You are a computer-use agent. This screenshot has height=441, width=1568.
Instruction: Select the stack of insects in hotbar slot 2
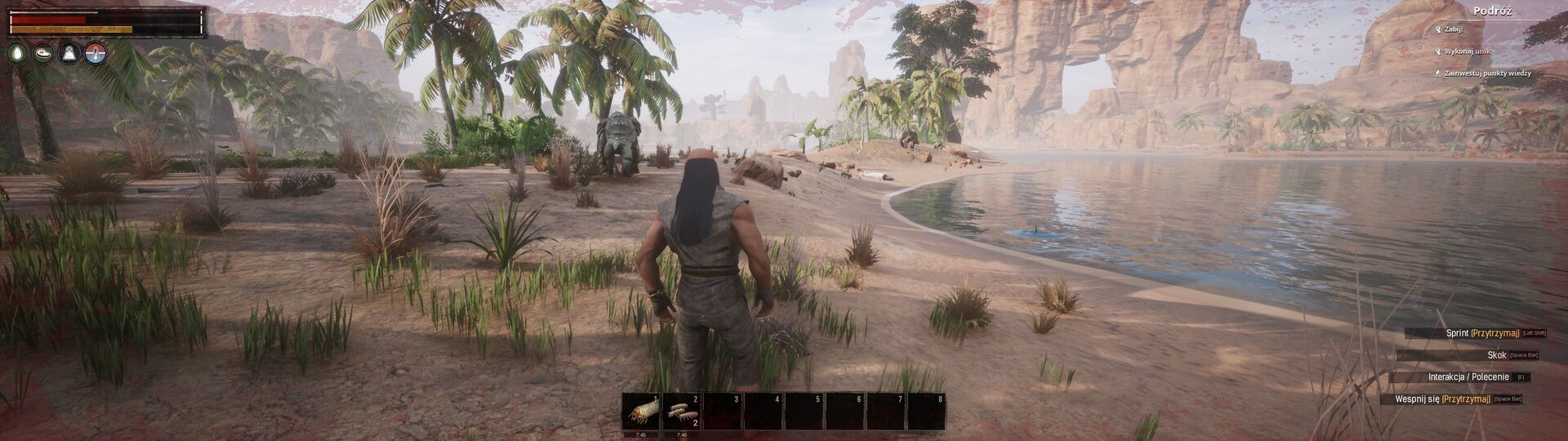click(x=681, y=412)
